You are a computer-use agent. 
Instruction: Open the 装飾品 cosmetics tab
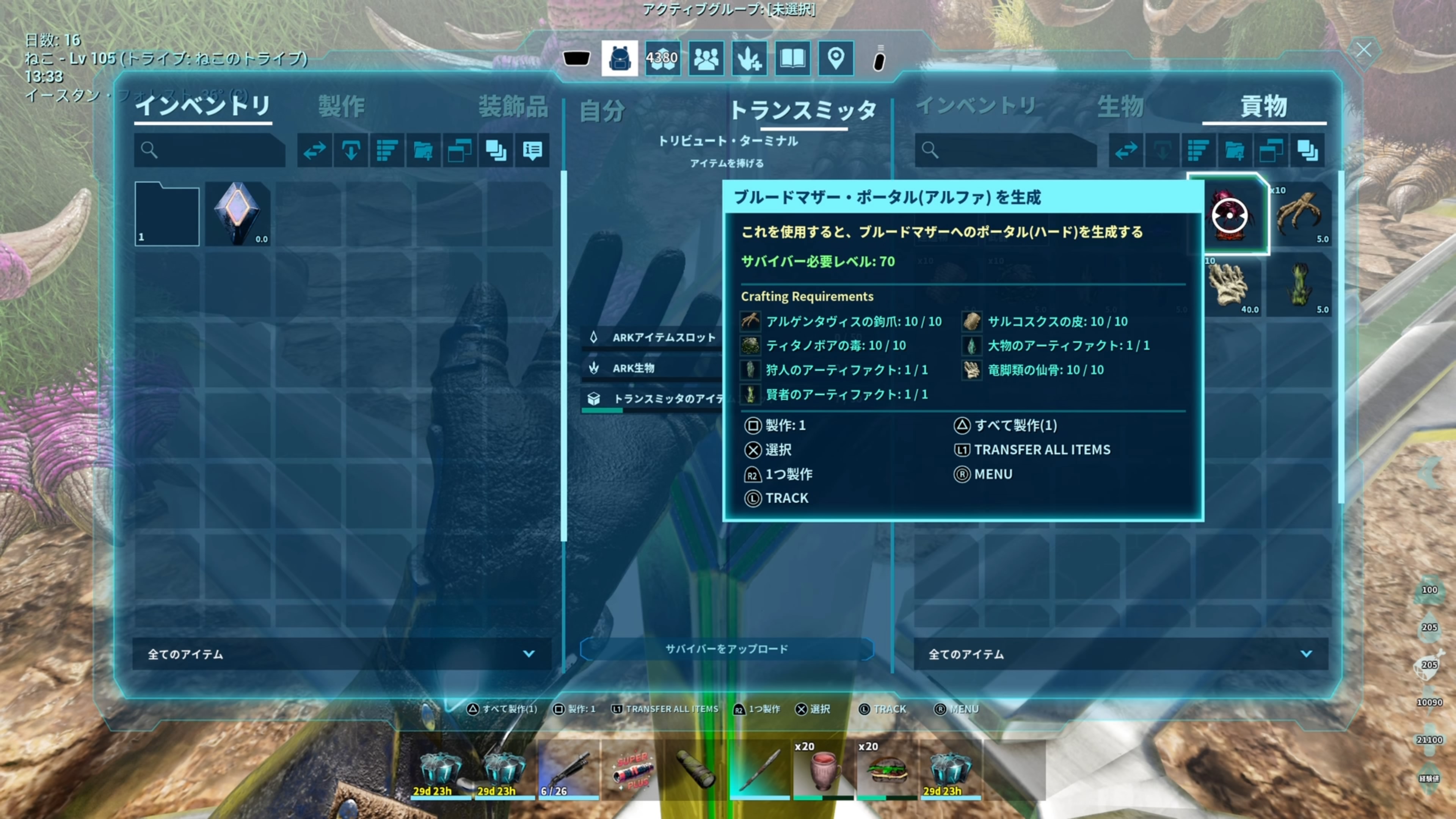[x=513, y=106]
